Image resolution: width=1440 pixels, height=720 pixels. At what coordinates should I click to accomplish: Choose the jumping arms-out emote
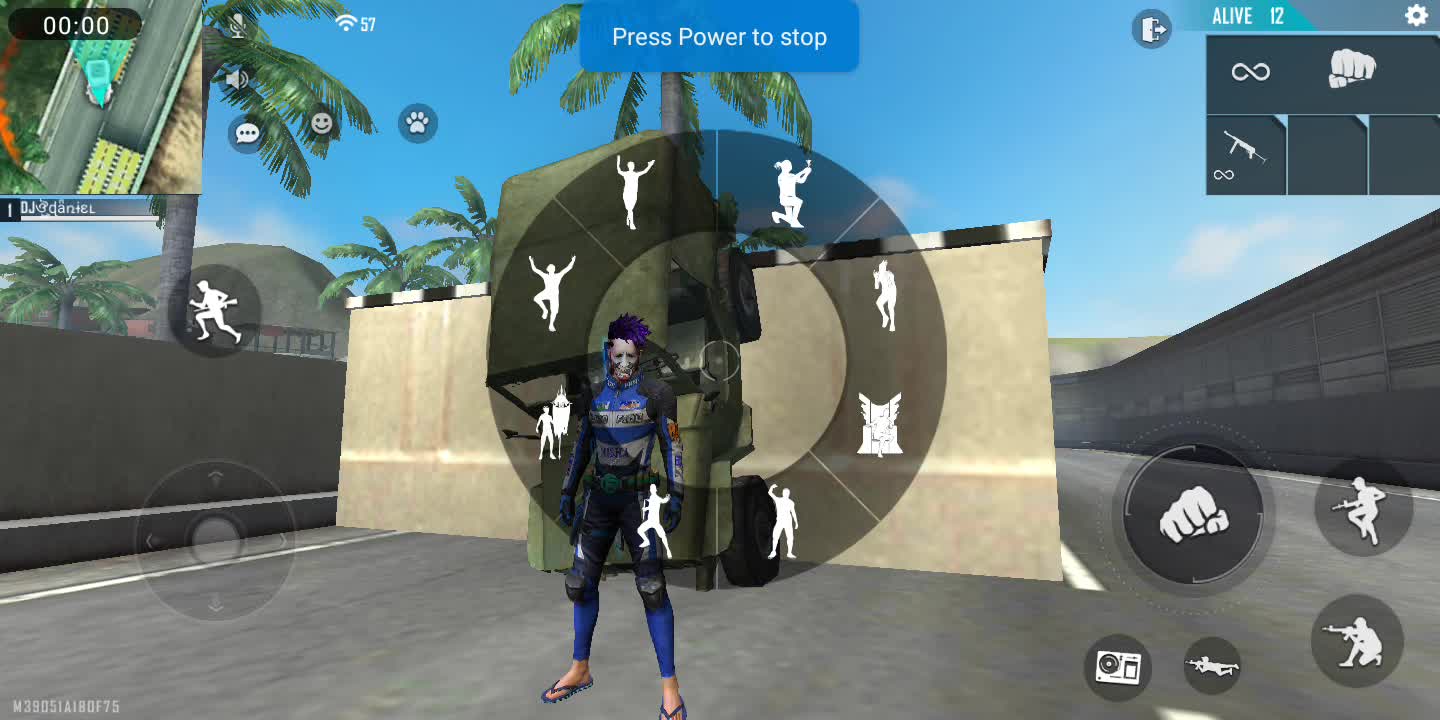(551, 291)
